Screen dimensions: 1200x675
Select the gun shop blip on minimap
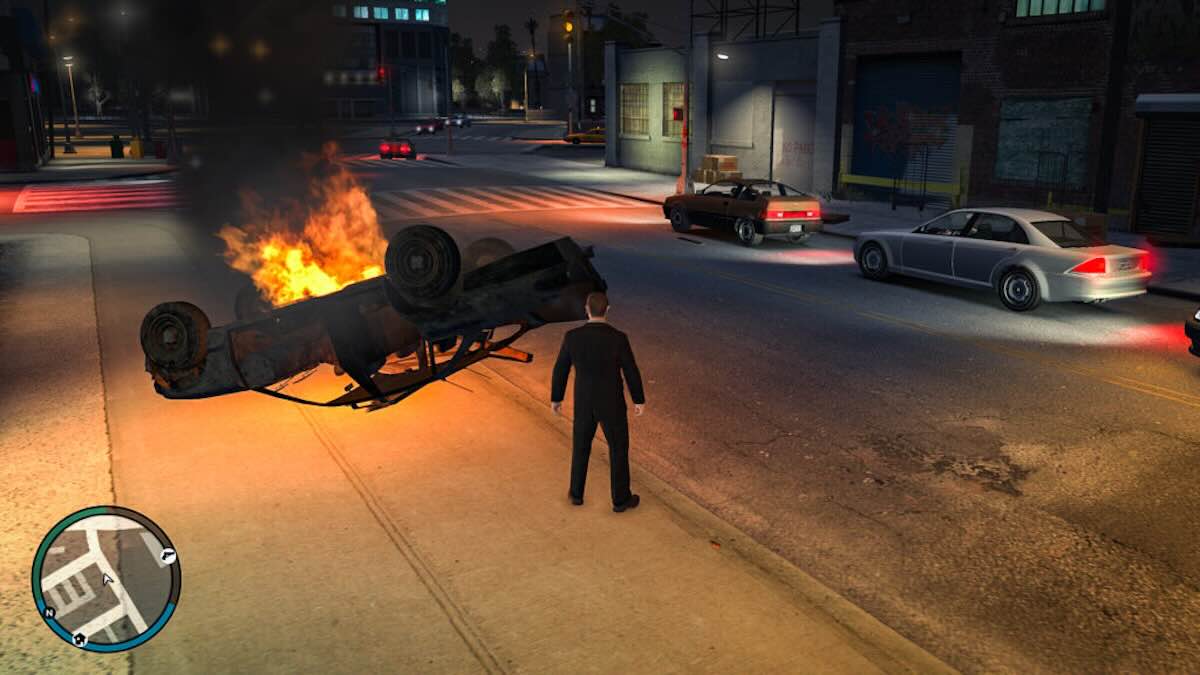coord(169,556)
